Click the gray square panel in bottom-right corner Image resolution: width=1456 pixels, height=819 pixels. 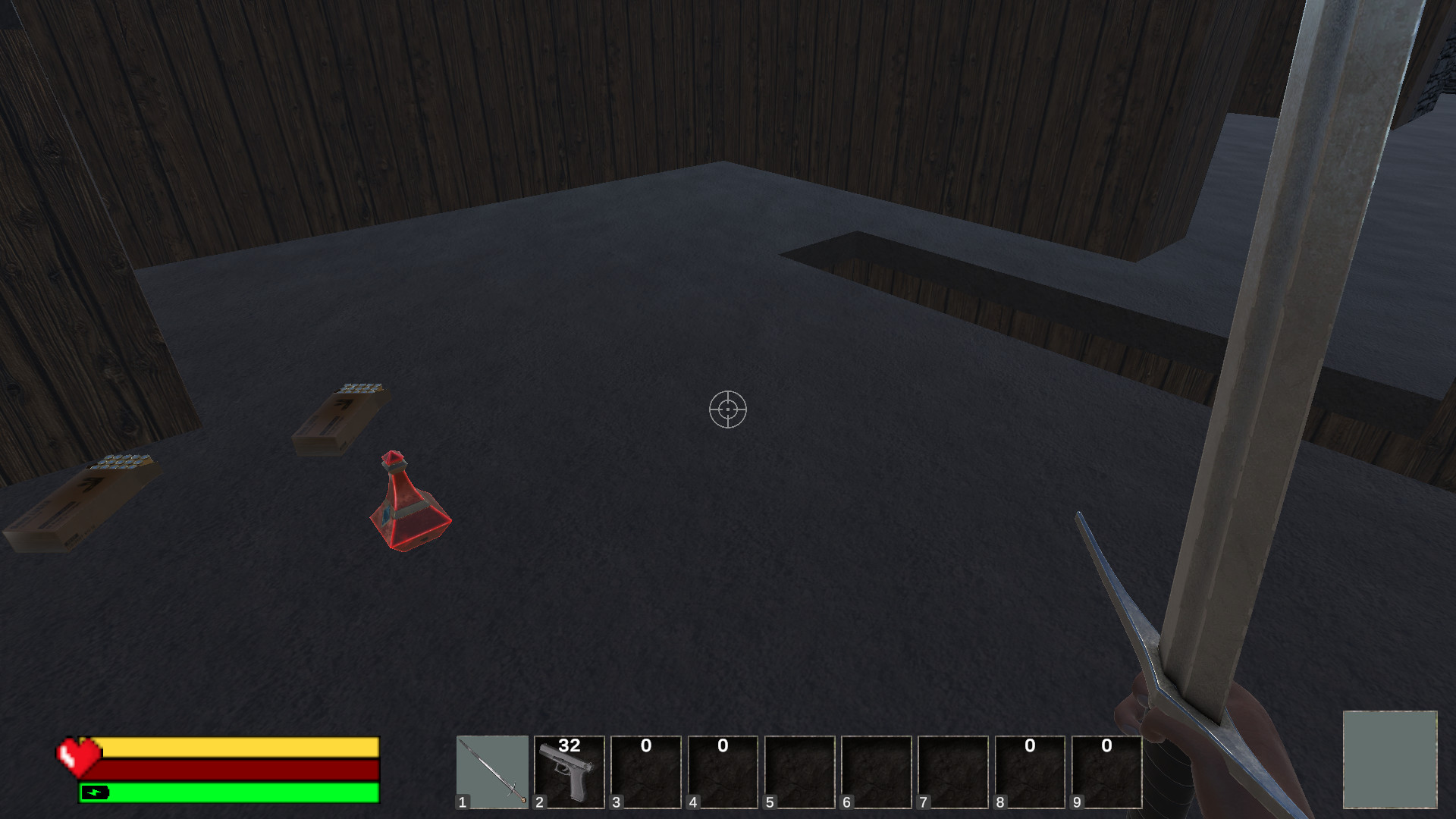tap(1392, 761)
